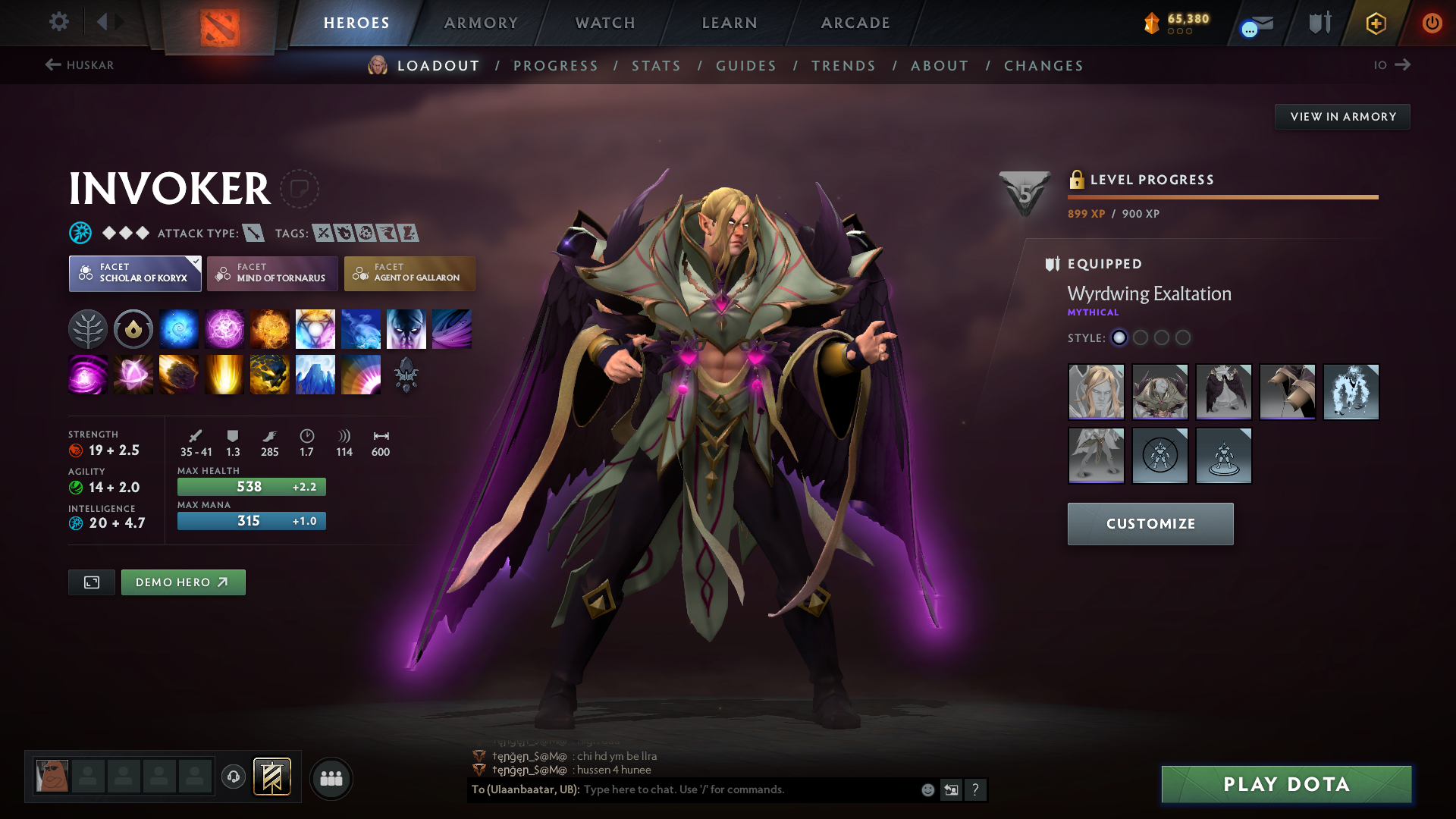Screen dimensions: 1456x819
Task: Select the Quas orb ability icon
Action: (179, 328)
